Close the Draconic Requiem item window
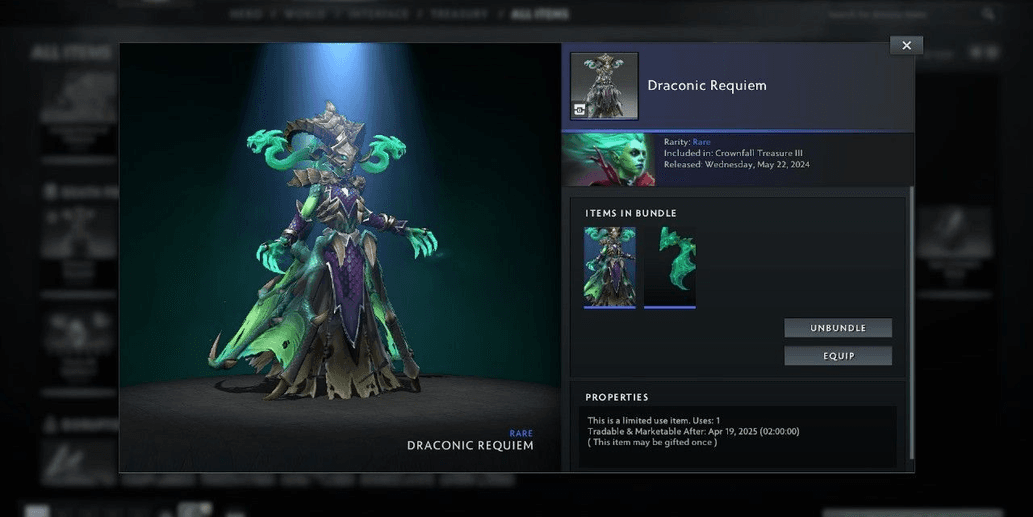This screenshot has width=1033, height=517. [x=906, y=45]
